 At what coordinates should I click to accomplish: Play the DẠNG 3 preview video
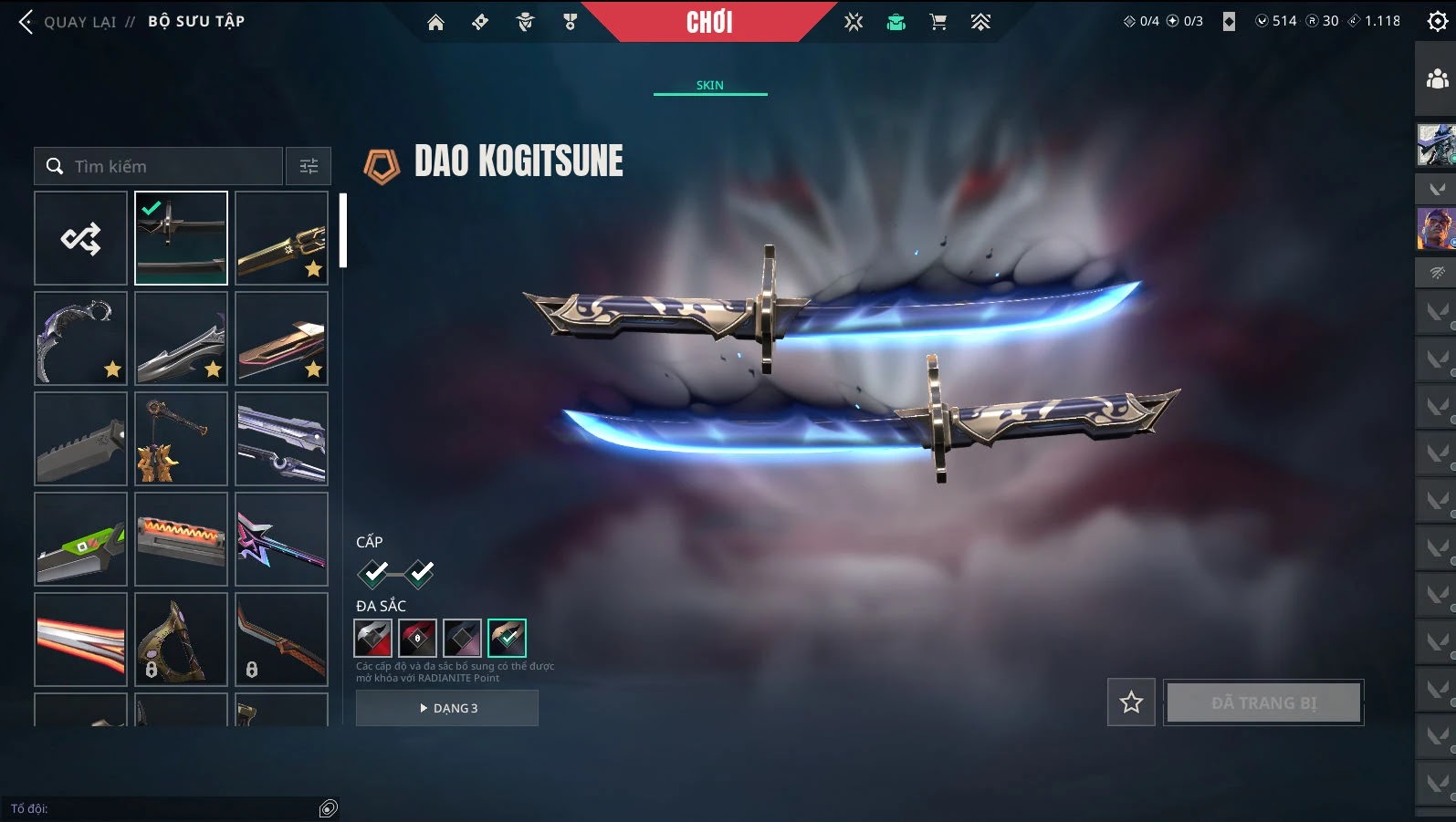point(447,708)
